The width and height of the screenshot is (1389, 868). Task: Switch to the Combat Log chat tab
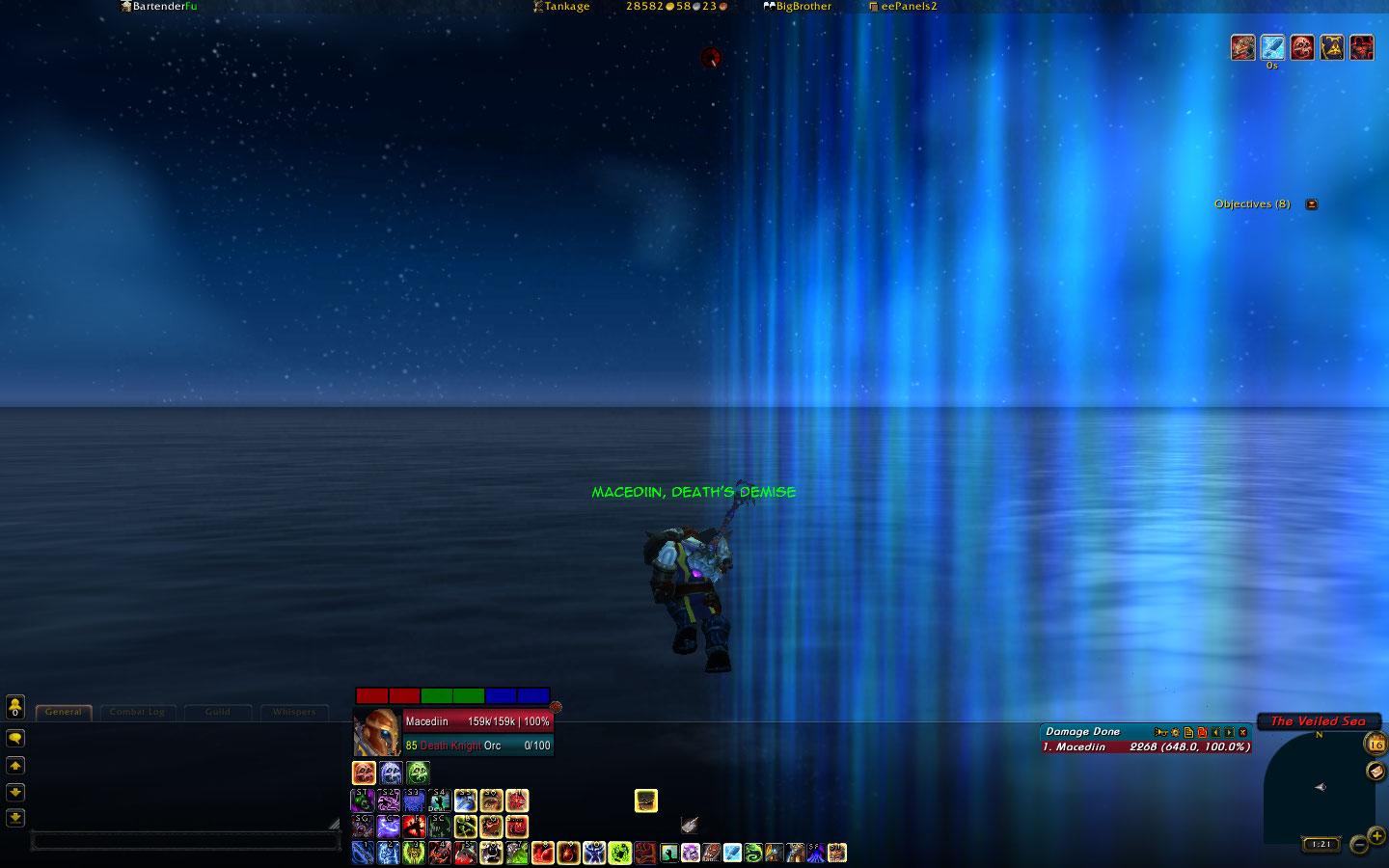137,713
